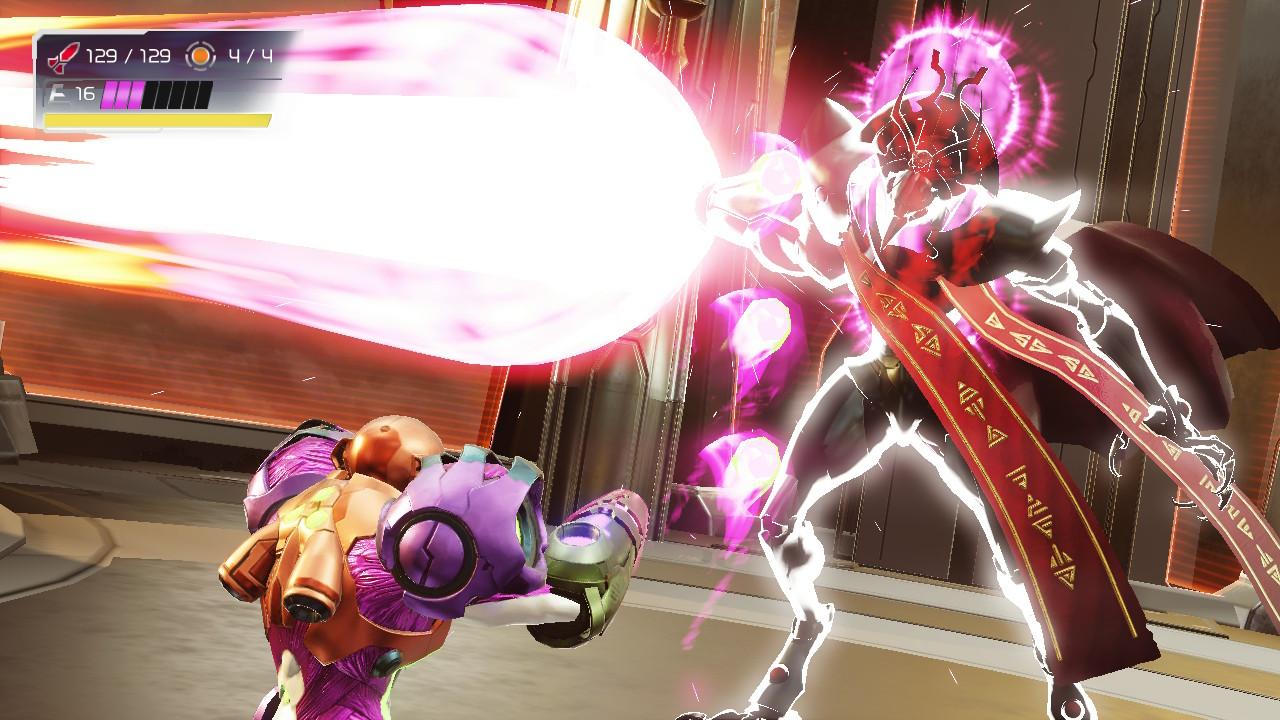Viewport: 1280px width, 720px height.
Task: Select the missile weapon icon
Action: 63,55
